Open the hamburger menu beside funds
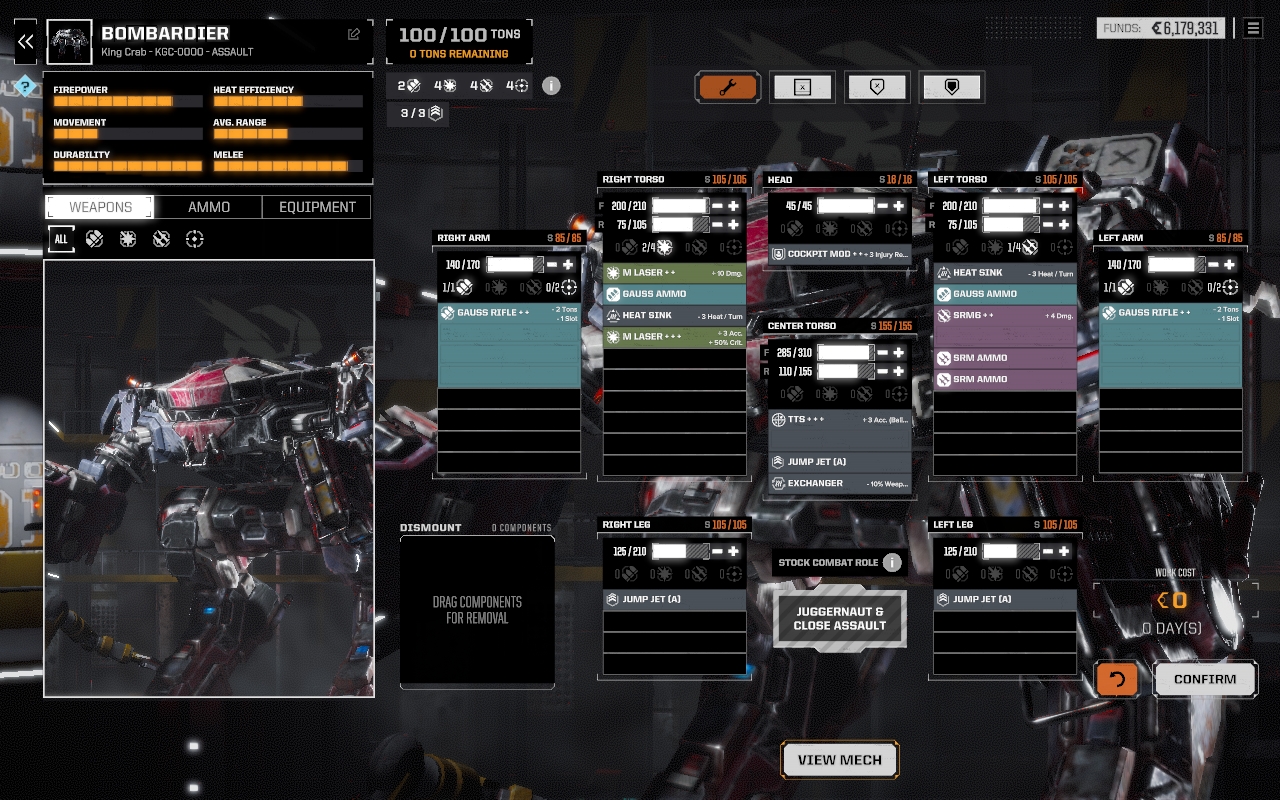This screenshot has height=800, width=1280. click(x=1253, y=28)
